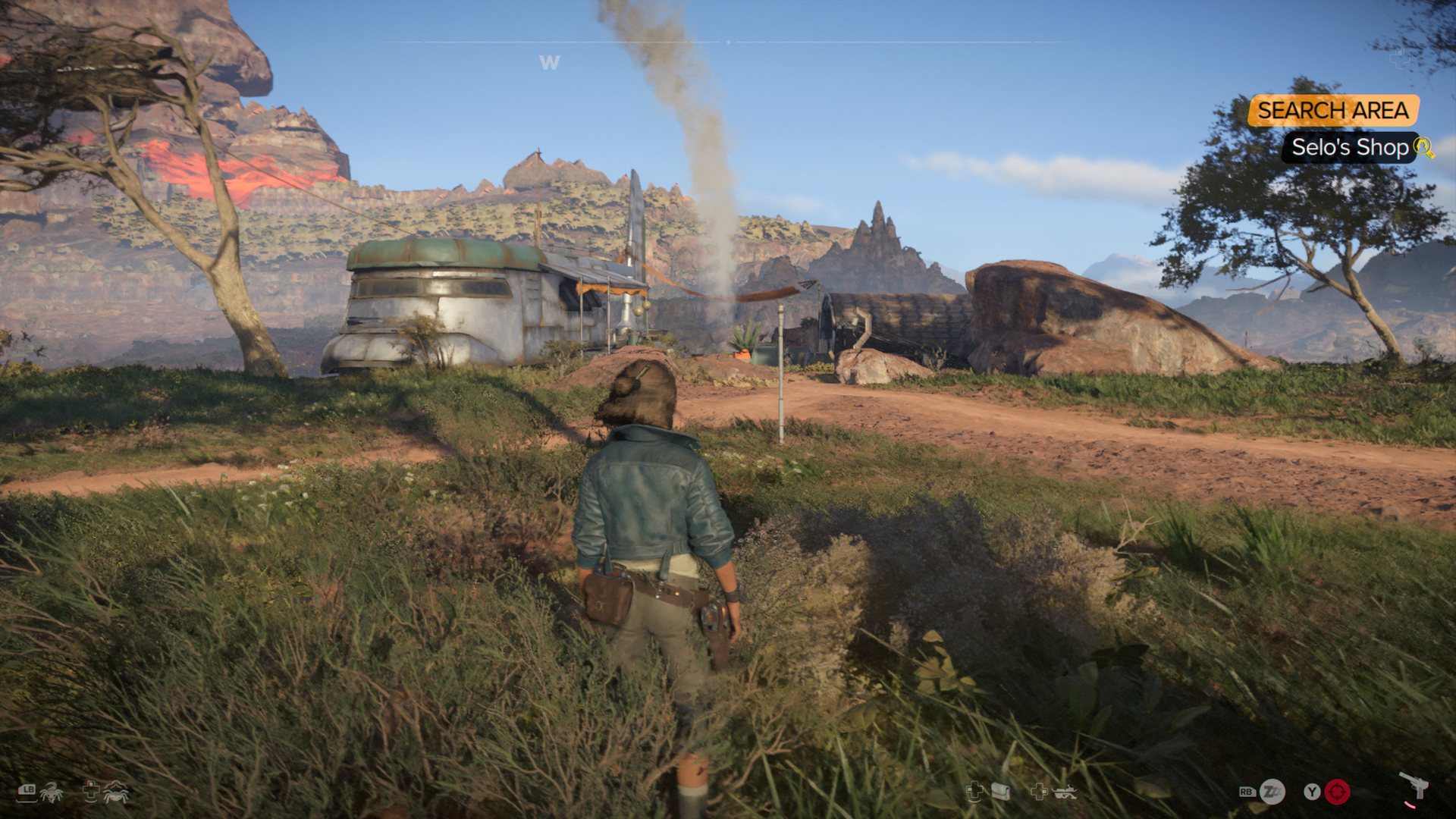
Task: Activate the Nix command icon with raised tail
Action: click(x=52, y=792)
